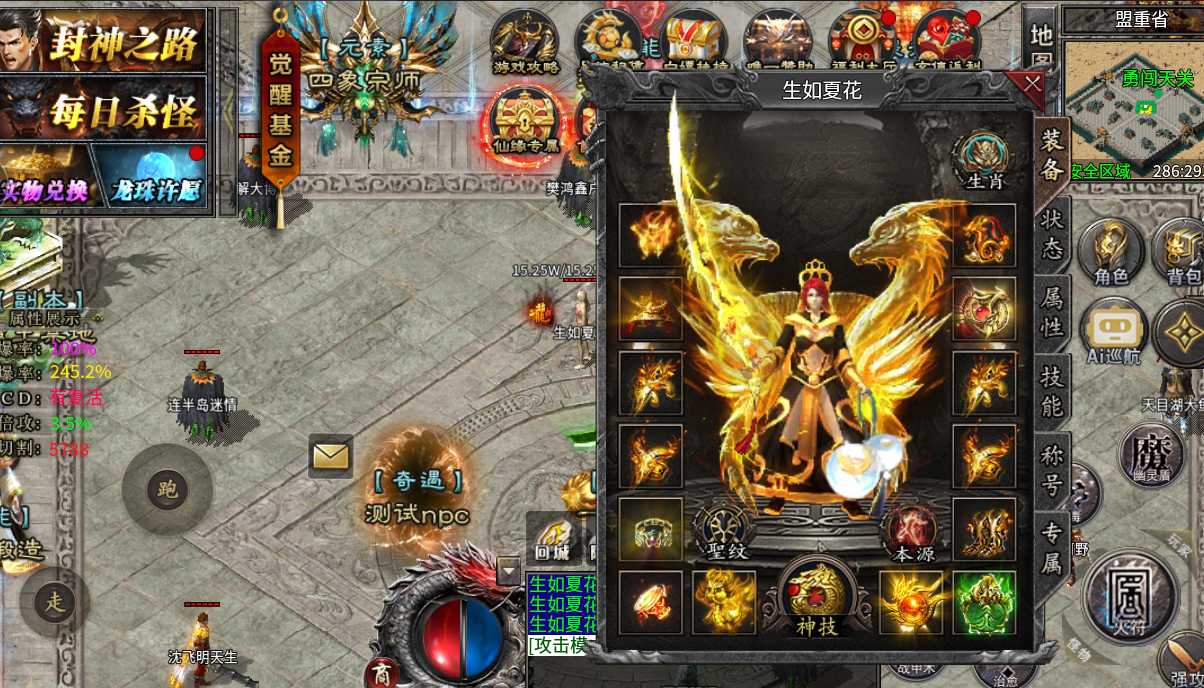Open the 每日杀怪 banner
This screenshot has width=1204, height=688.
103,108
